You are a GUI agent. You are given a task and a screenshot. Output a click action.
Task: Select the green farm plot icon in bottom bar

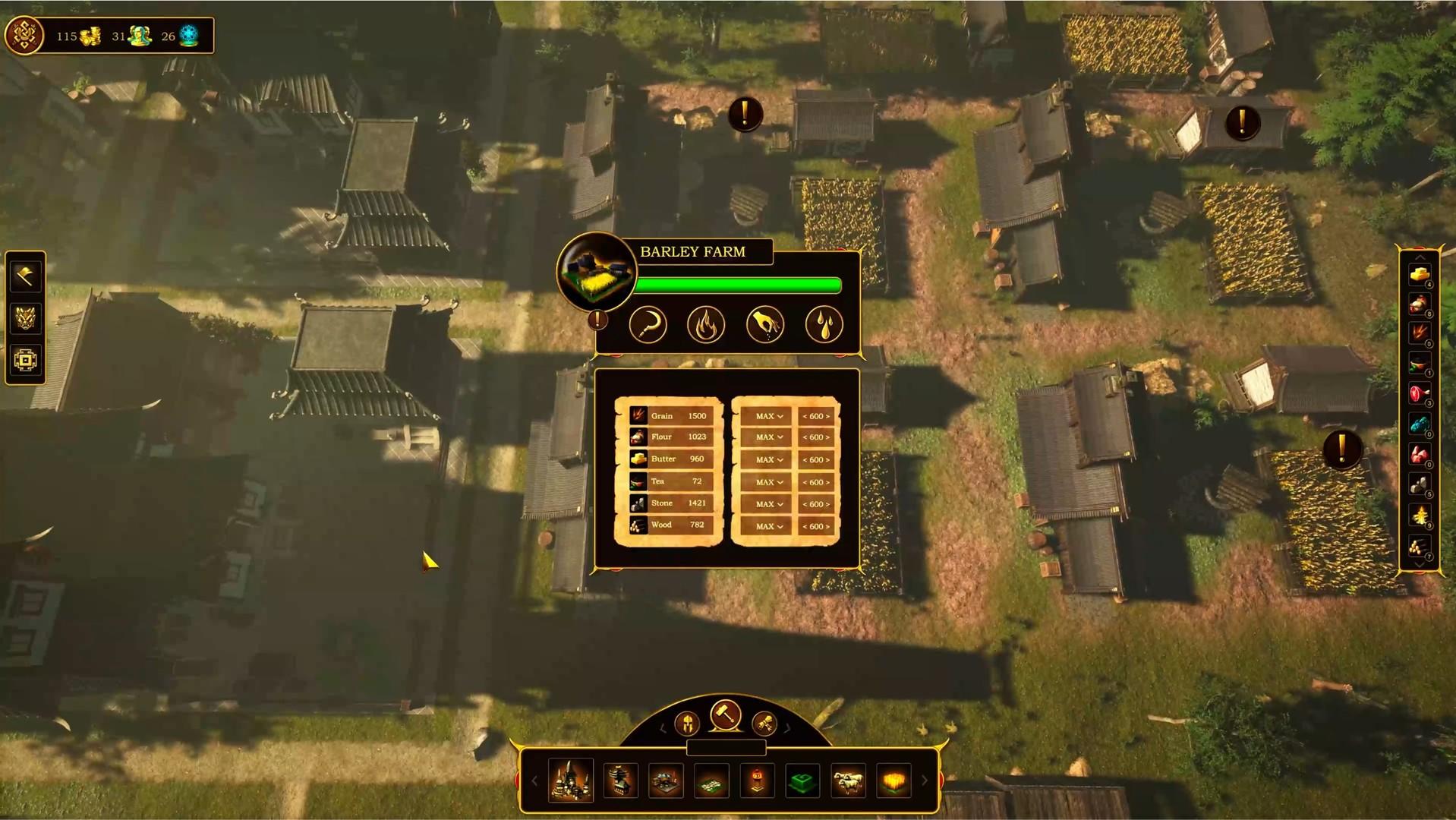[x=802, y=780]
